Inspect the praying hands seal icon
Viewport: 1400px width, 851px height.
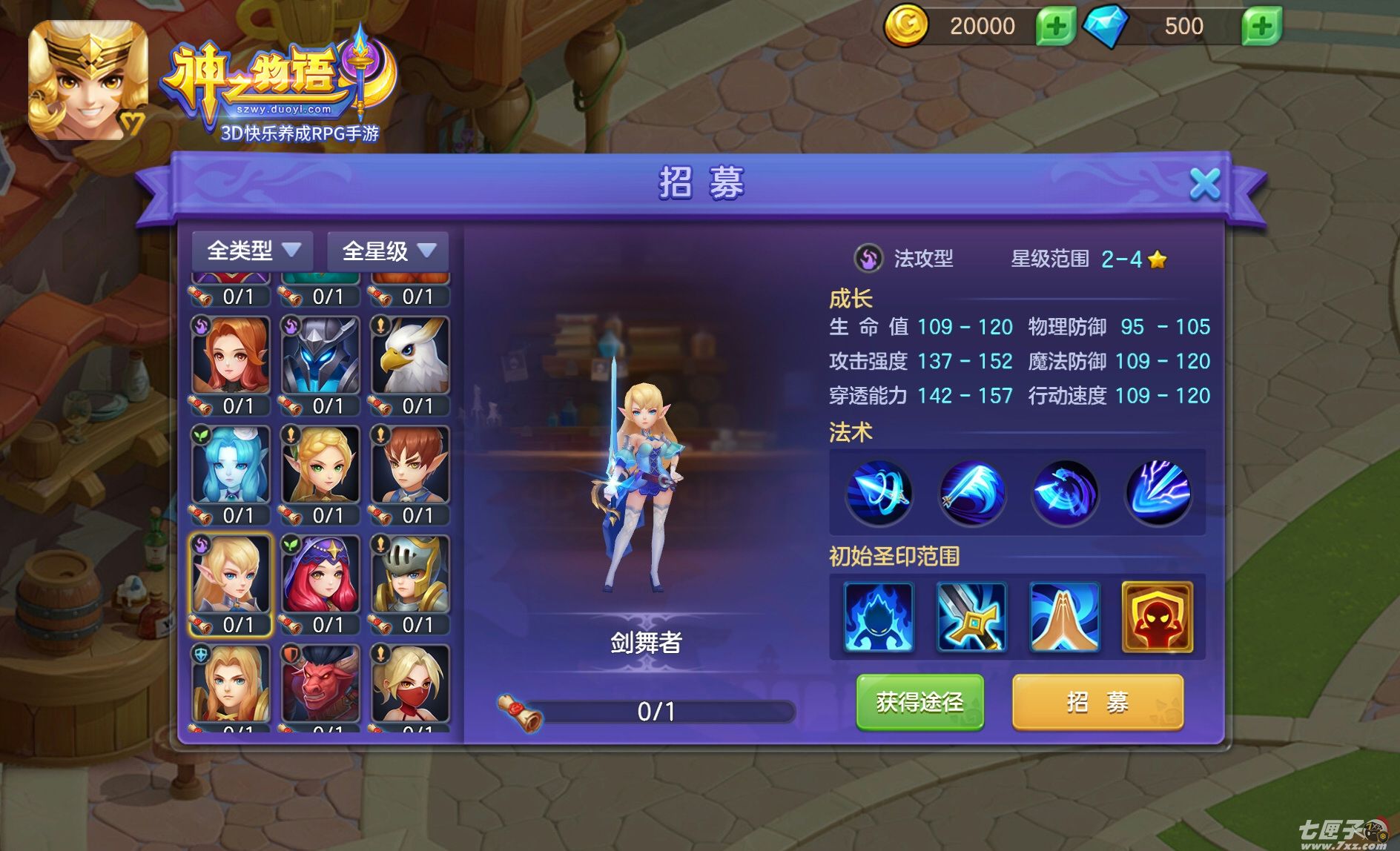point(1064,617)
